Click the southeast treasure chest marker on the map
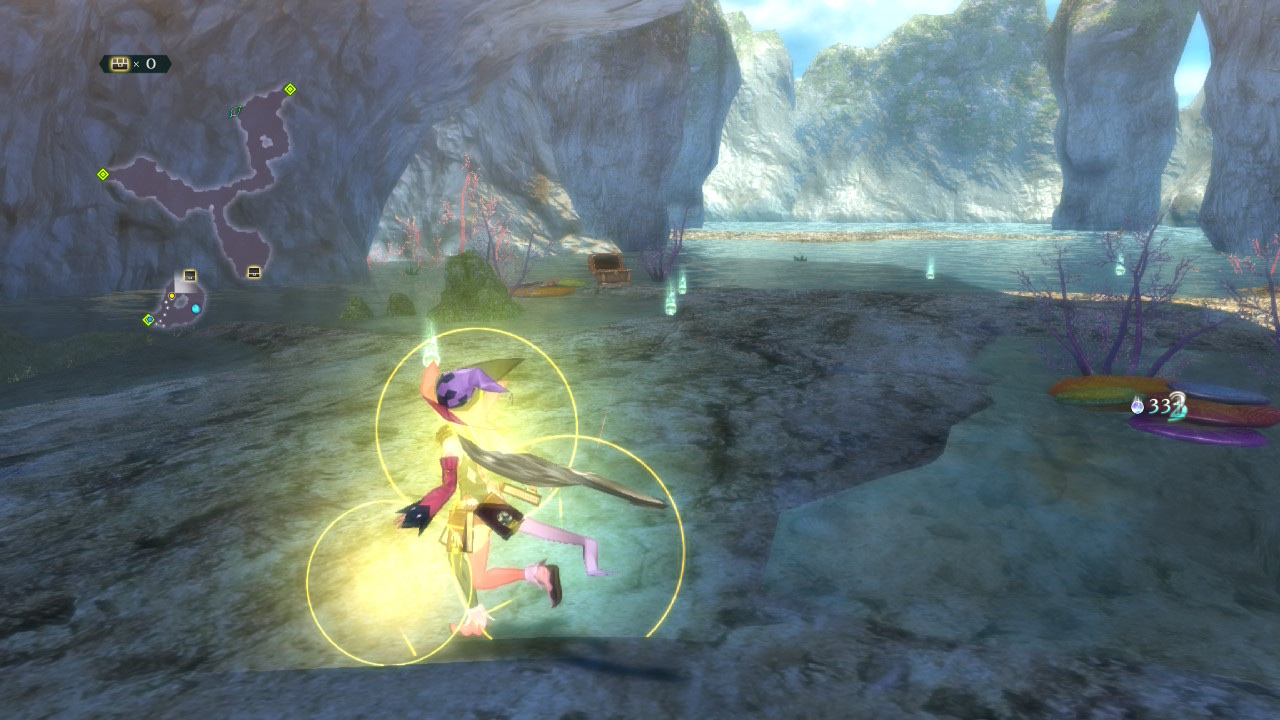The width and height of the screenshot is (1280, 720). (254, 271)
